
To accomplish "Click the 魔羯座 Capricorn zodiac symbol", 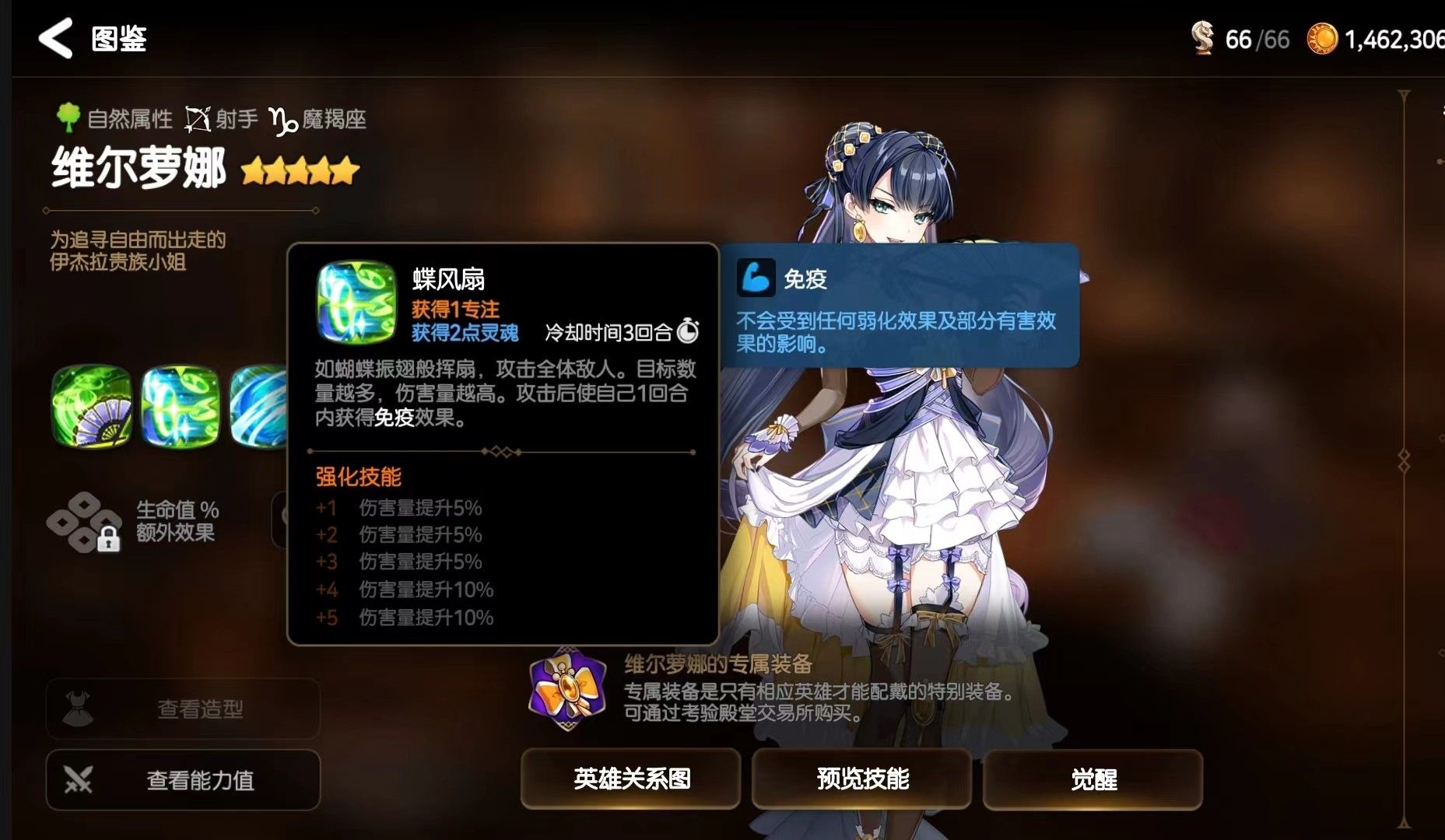I will pyautogui.click(x=283, y=121).
